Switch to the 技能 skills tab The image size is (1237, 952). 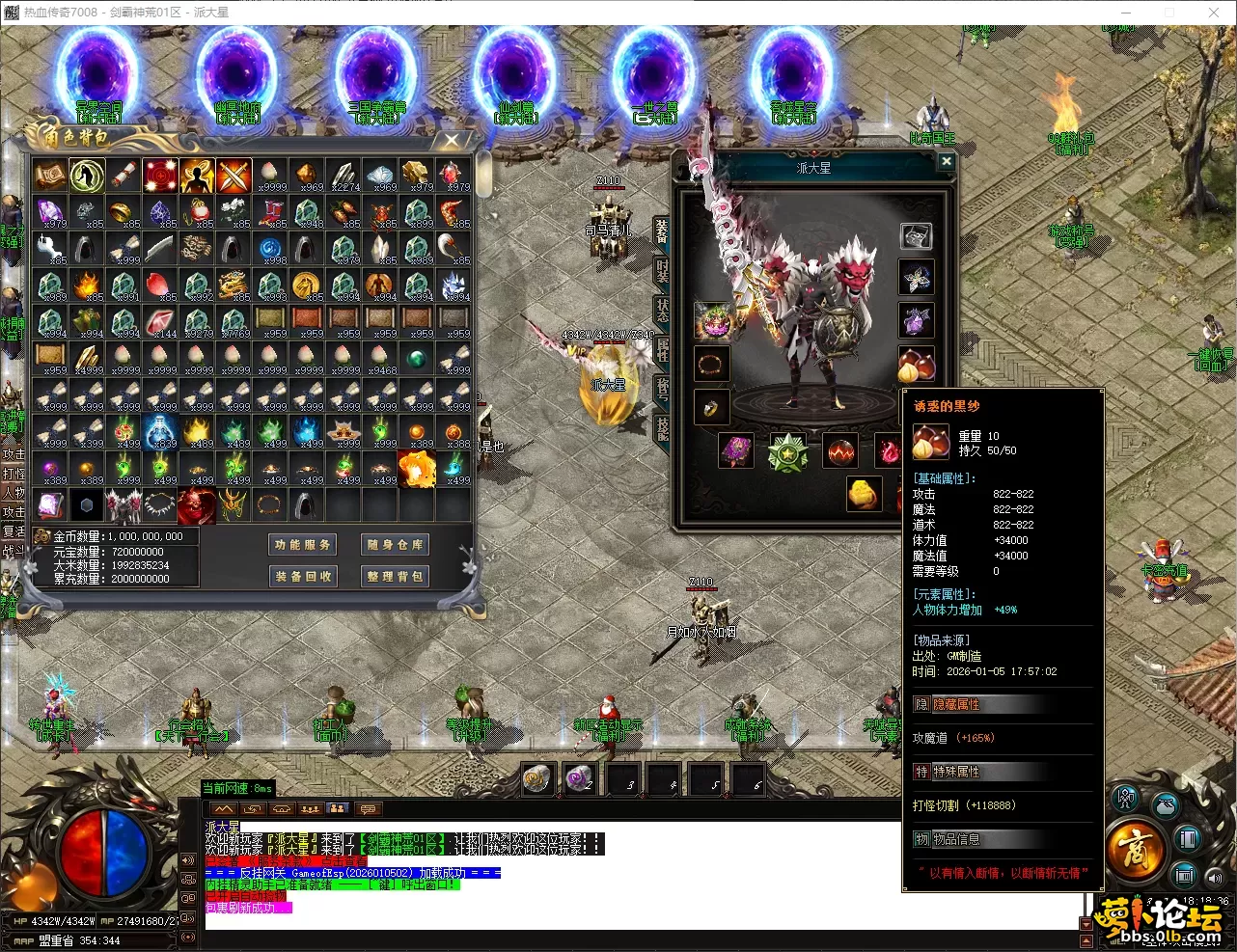point(662,428)
